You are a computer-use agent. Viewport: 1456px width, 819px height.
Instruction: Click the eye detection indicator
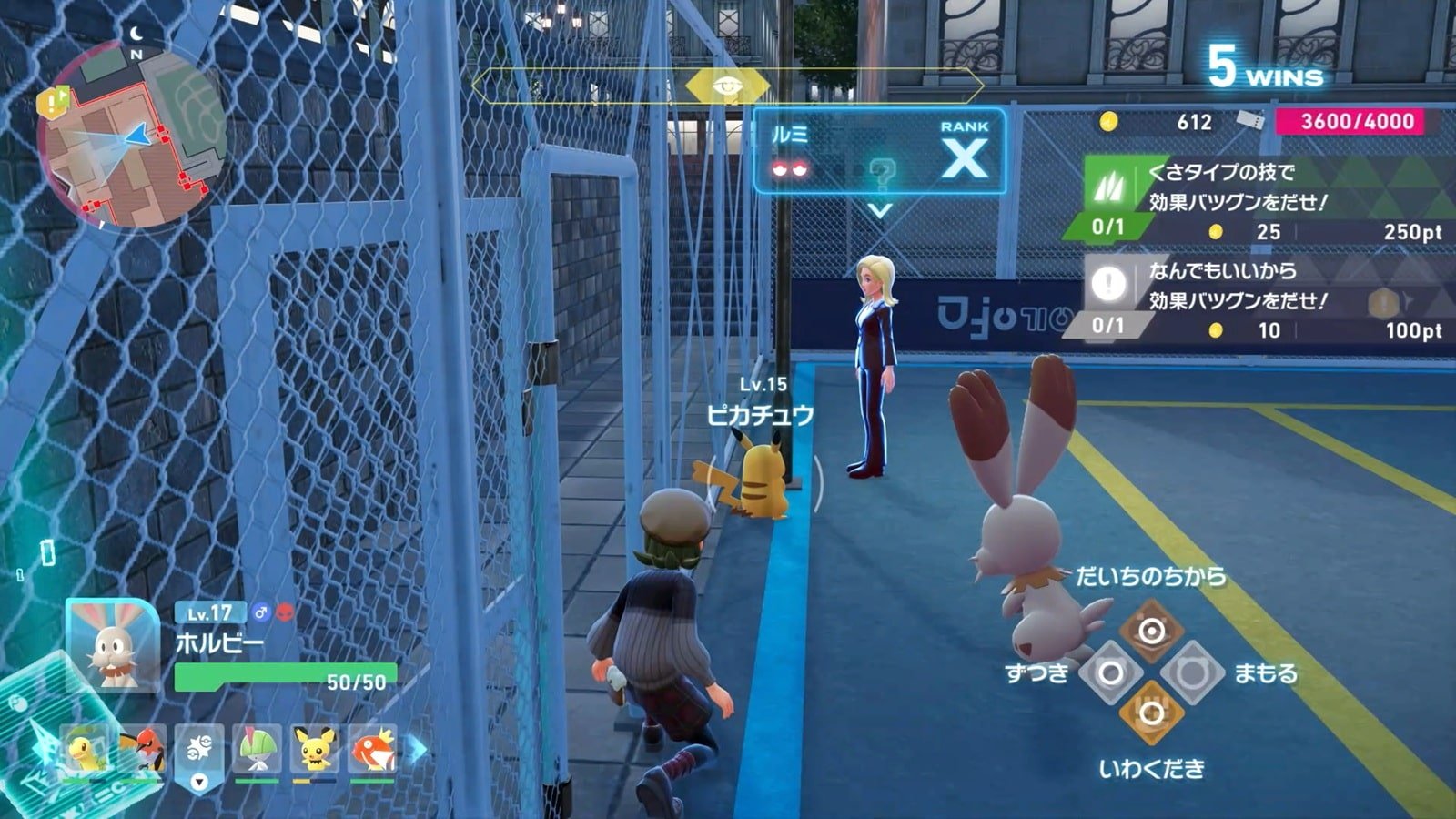[726, 86]
